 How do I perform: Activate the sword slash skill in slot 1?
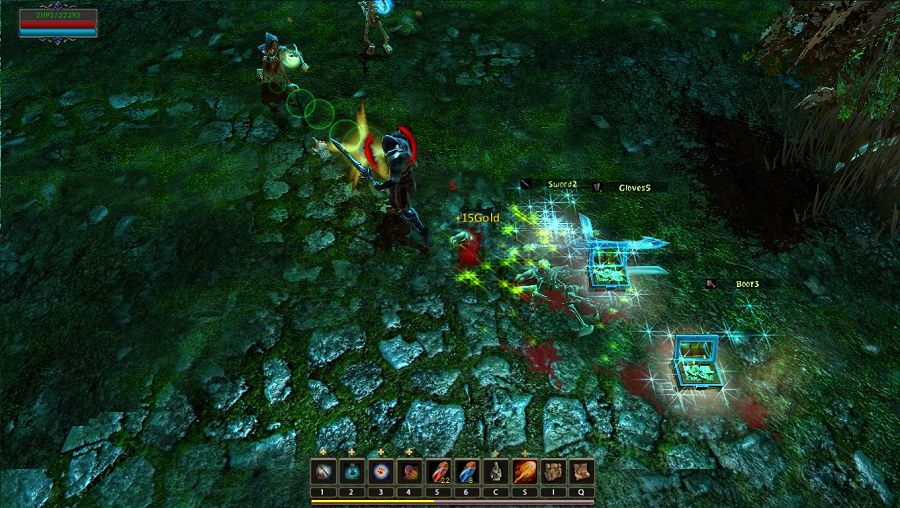[x=322, y=471]
